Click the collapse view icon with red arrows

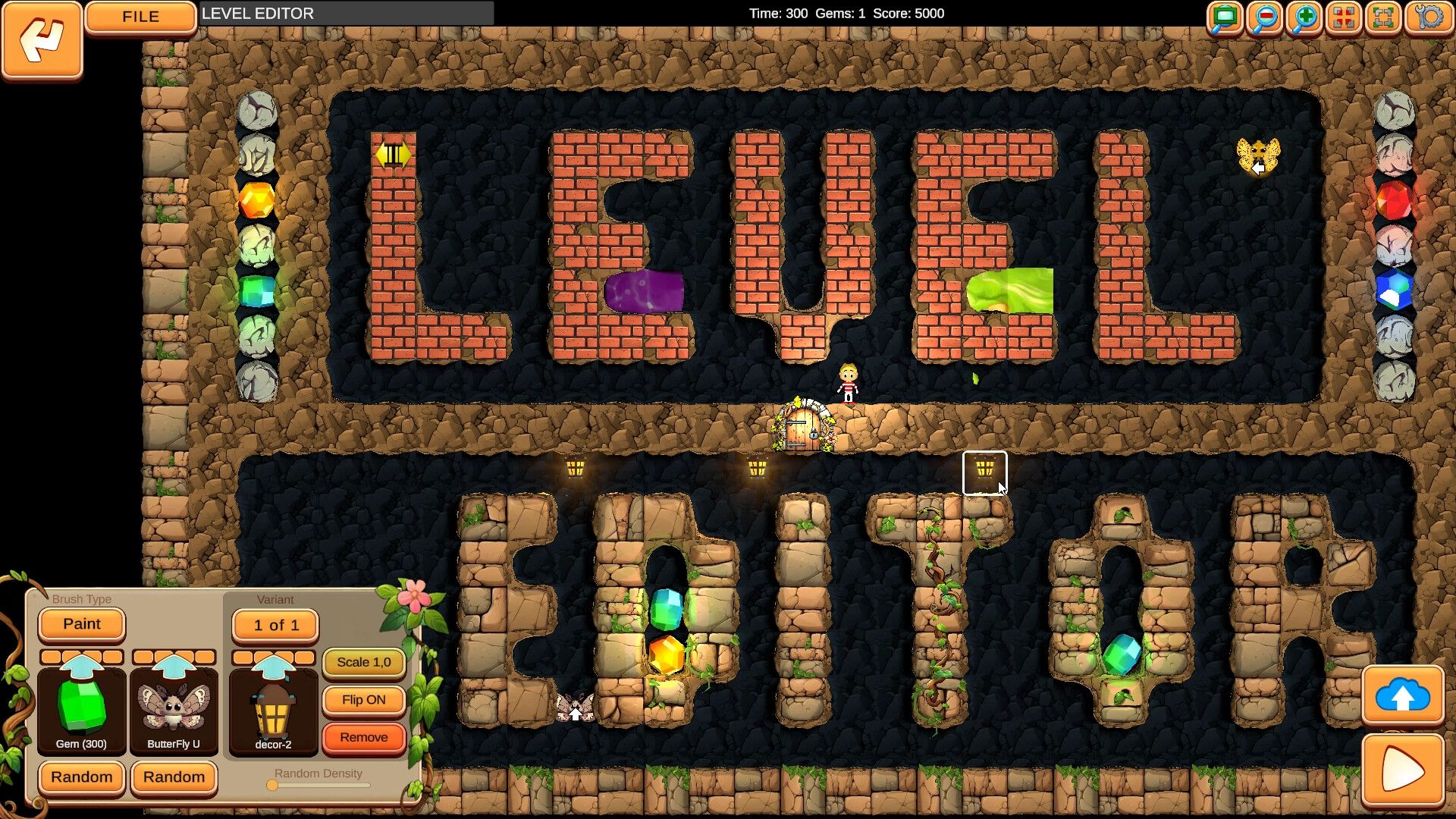(1342, 17)
